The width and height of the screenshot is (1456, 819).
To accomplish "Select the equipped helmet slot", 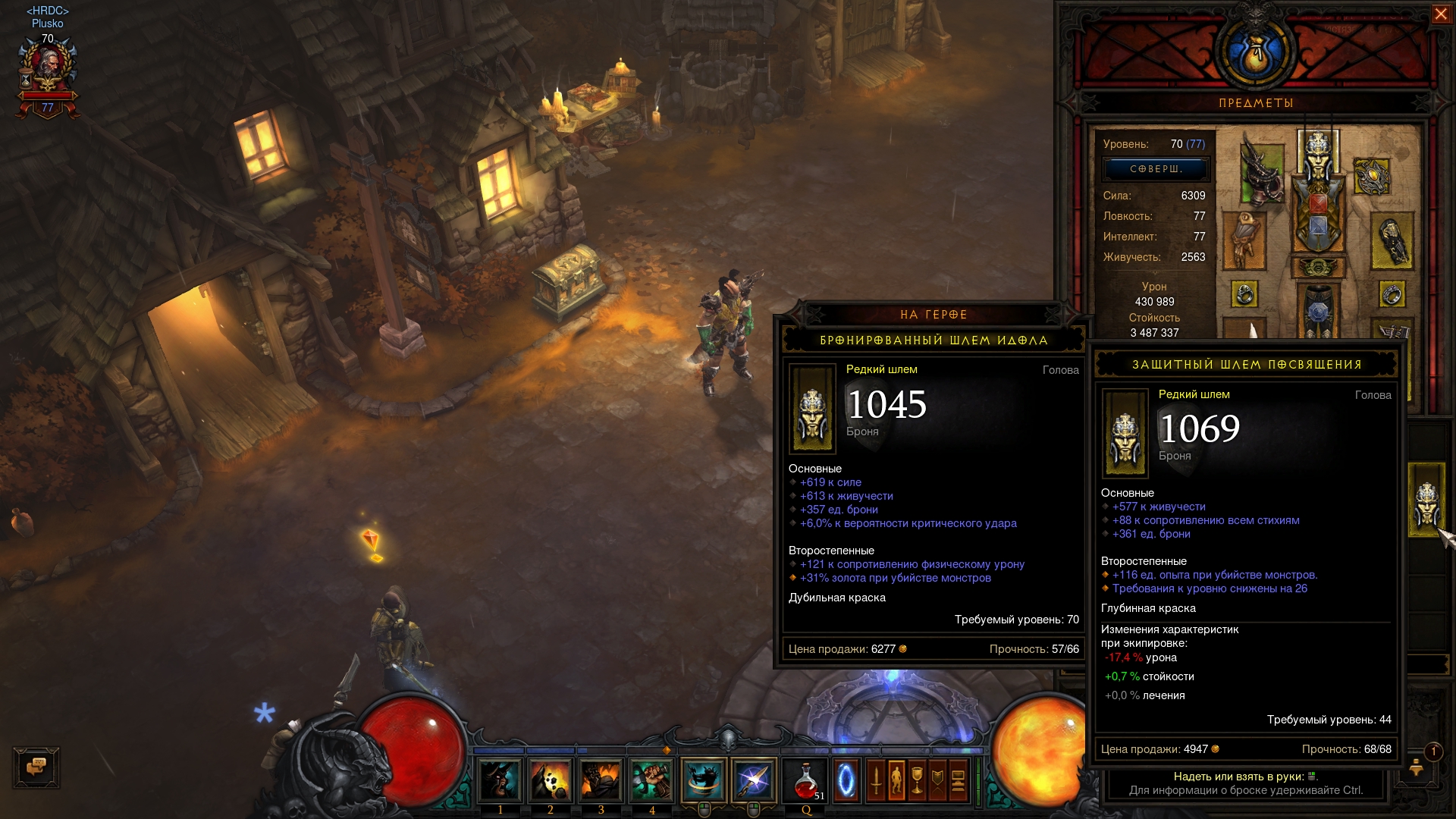I will [x=1318, y=152].
